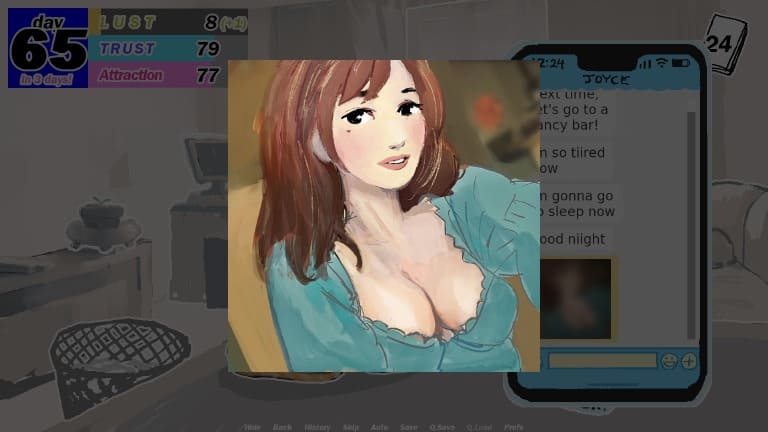Close the enlarged portrait image
768x432 pixels.
[x=384, y=216]
